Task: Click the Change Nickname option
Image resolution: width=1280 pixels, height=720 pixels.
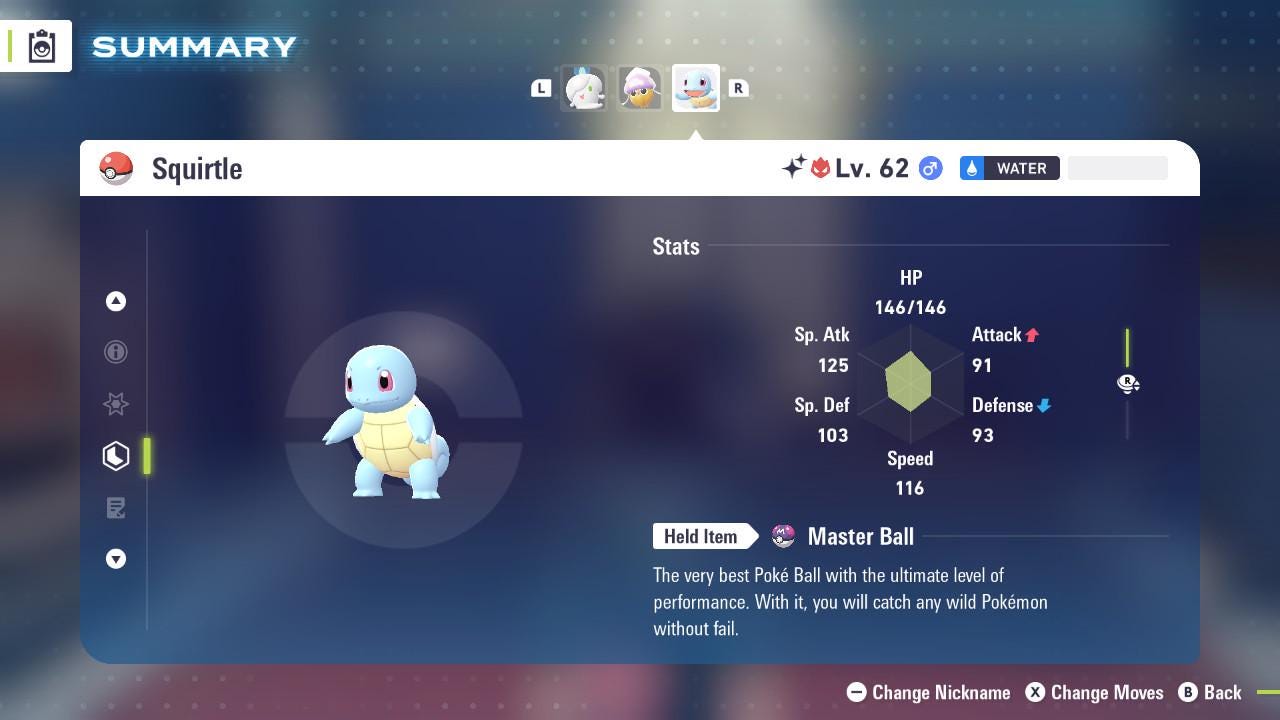Action: click(x=928, y=692)
